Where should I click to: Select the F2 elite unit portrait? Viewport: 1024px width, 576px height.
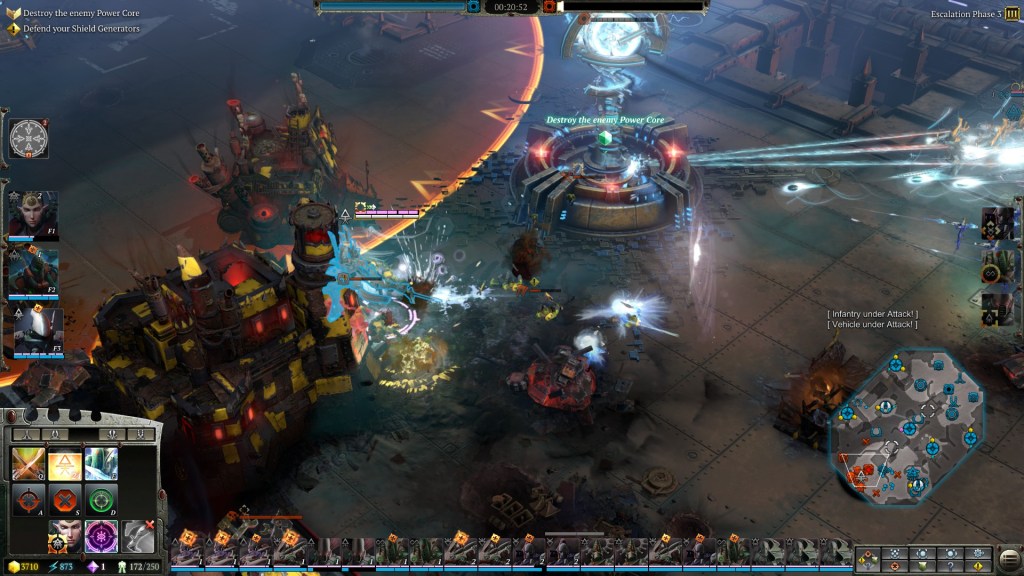point(34,272)
